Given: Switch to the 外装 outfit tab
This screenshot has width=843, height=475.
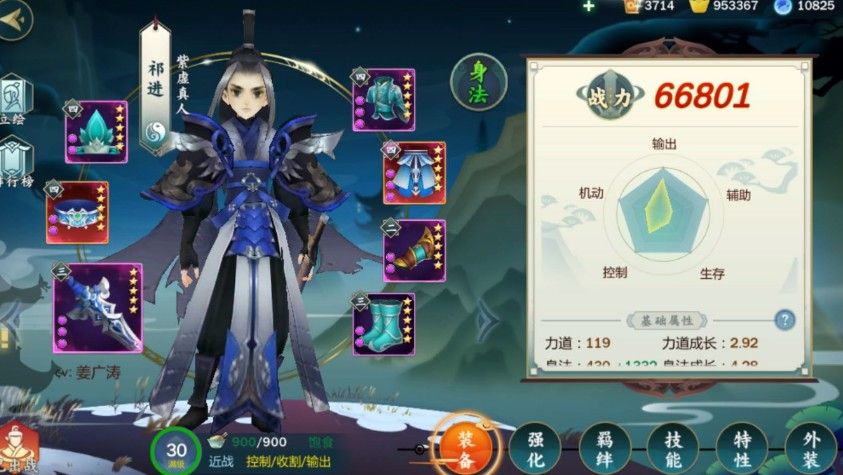Looking at the screenshot, I should (809, 448).
